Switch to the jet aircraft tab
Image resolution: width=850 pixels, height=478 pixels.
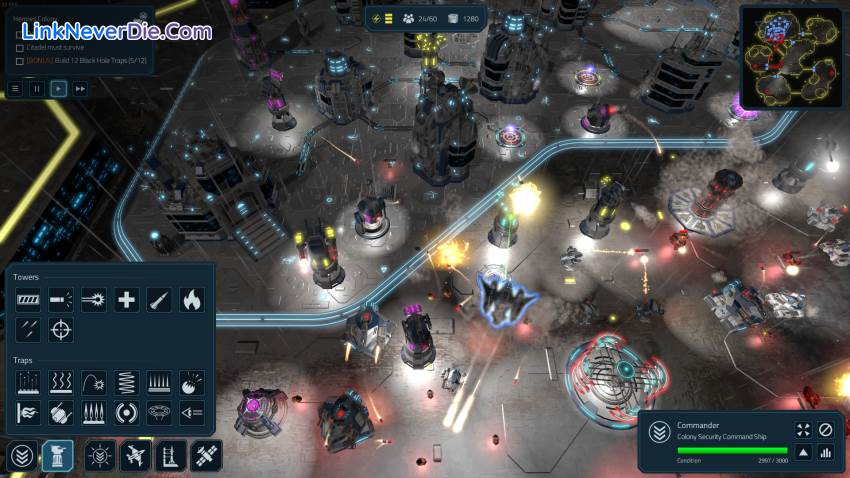click(134, 456)
